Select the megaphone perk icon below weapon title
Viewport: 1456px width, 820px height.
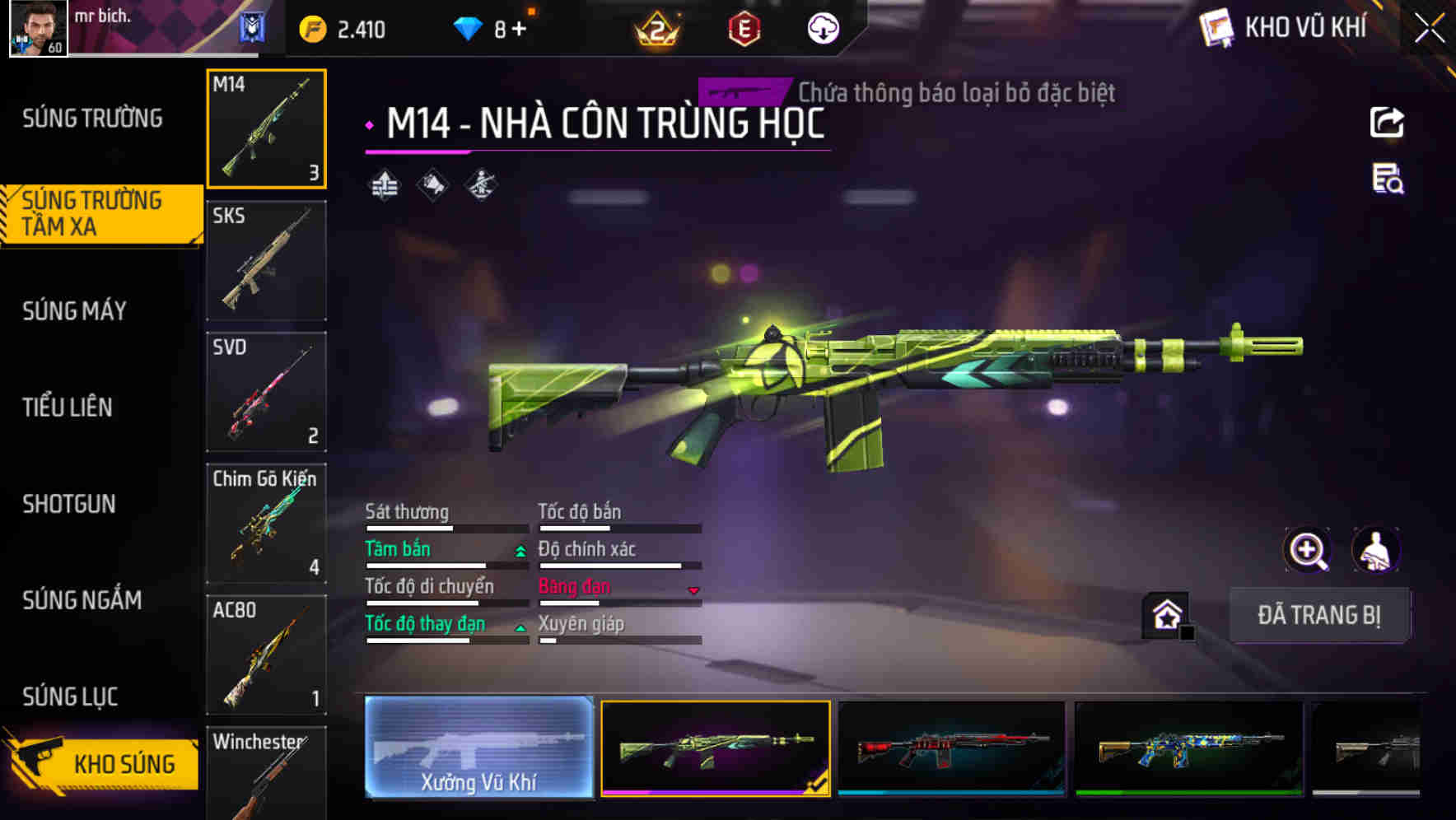point(432,185)
